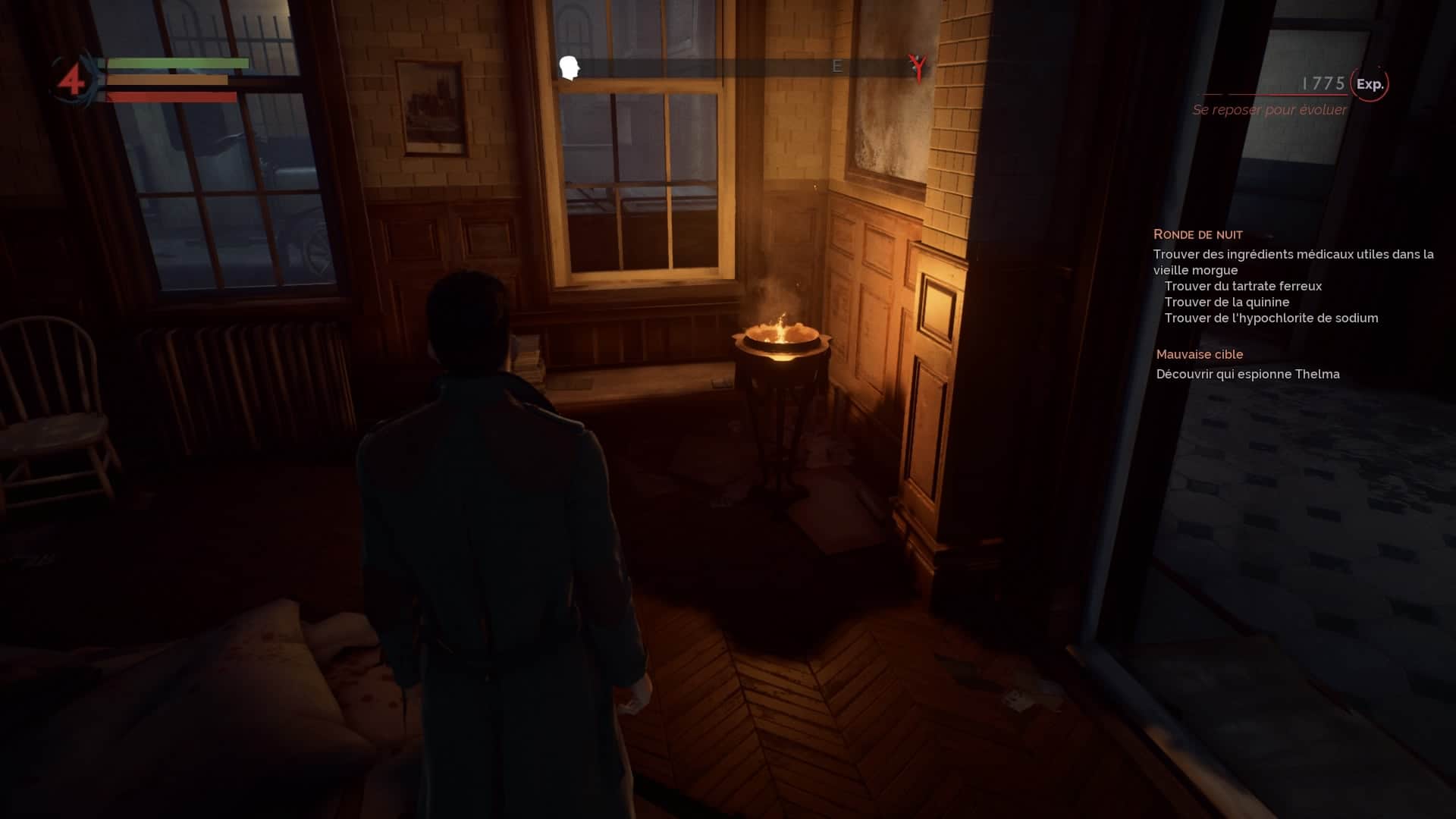Click the Découvrir qui espionne Thelma objective
Screen dimensions: 1456x819
(x=1247, y=374)
